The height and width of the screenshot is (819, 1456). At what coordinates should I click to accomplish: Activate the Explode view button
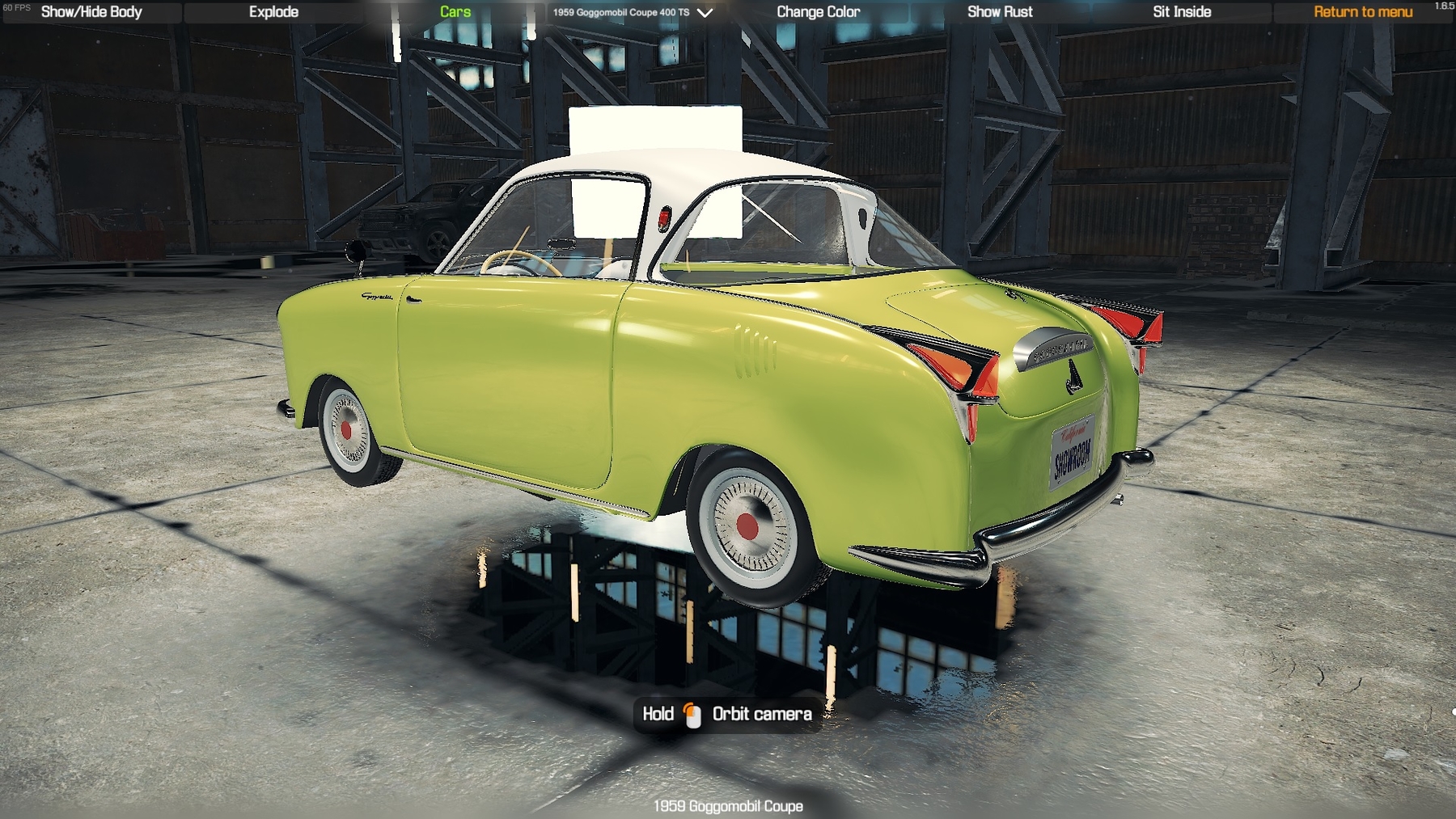273,12
